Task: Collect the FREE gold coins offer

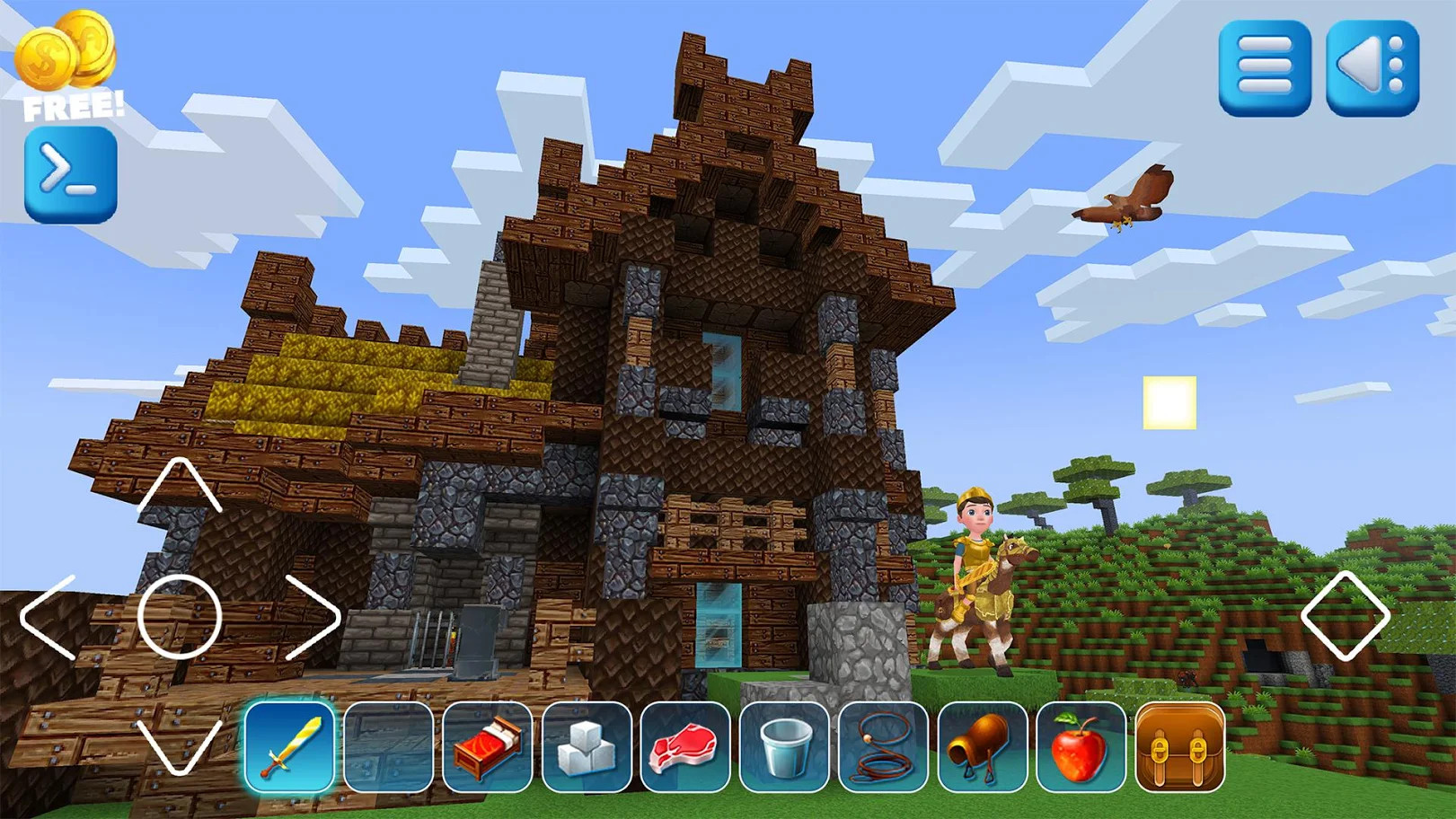Action: pos(68,65)
